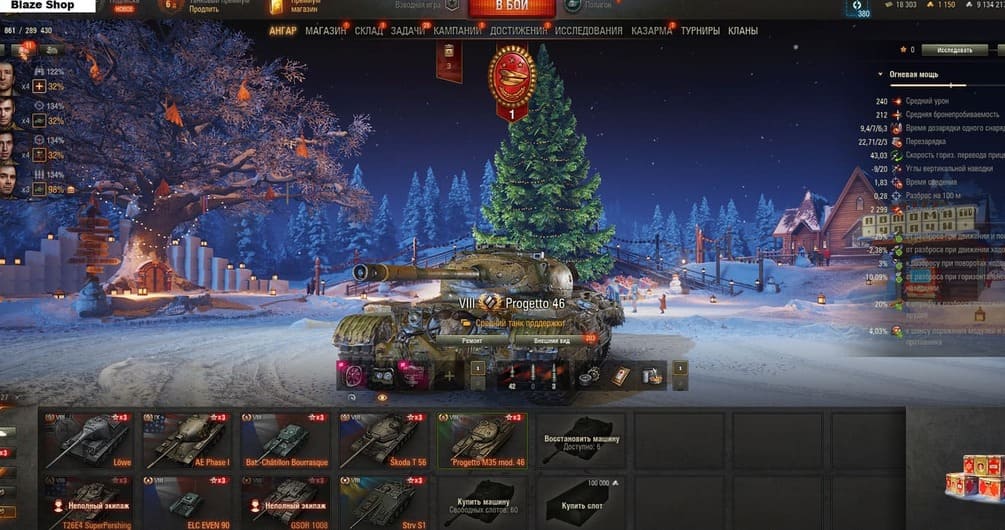Select the Bat.-Châtillon Bourrasque tank
The height and width of the screenshot is (530, 1005).
tap(285, 440)
